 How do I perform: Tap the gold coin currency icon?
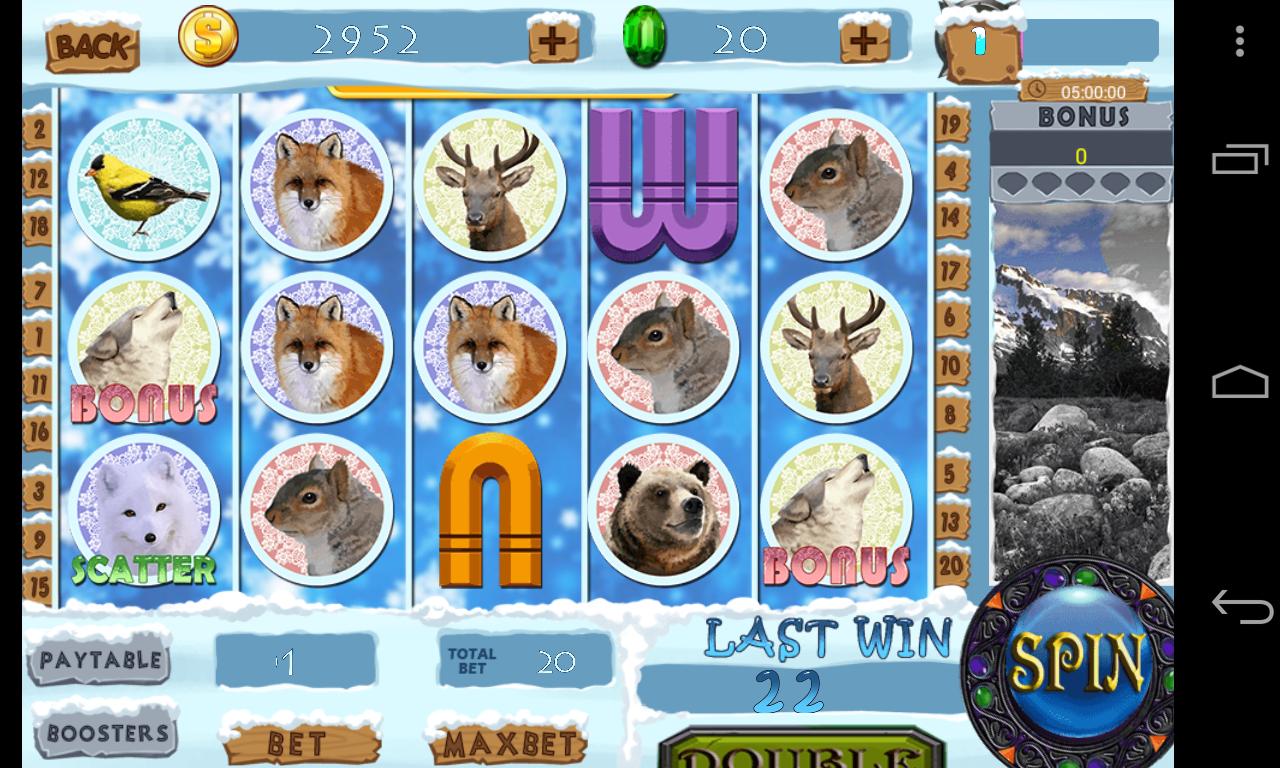coord(207,38)
